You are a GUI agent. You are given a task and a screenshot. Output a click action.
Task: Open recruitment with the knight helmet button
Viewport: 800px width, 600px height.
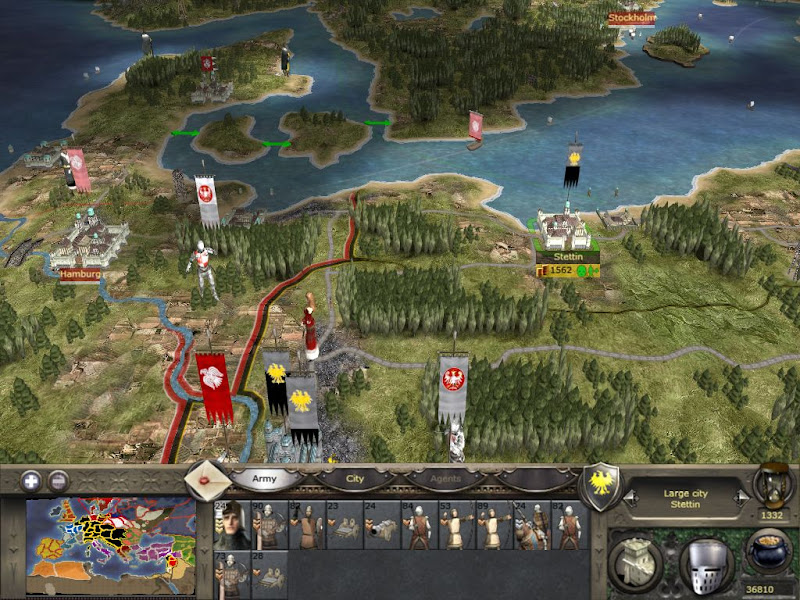[x=705, y=564]
